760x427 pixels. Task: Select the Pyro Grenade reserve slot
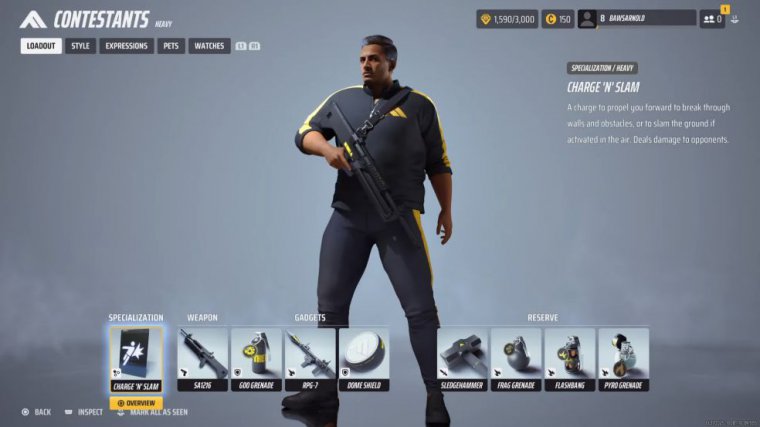pyautogui.click(x=623, y=357)
